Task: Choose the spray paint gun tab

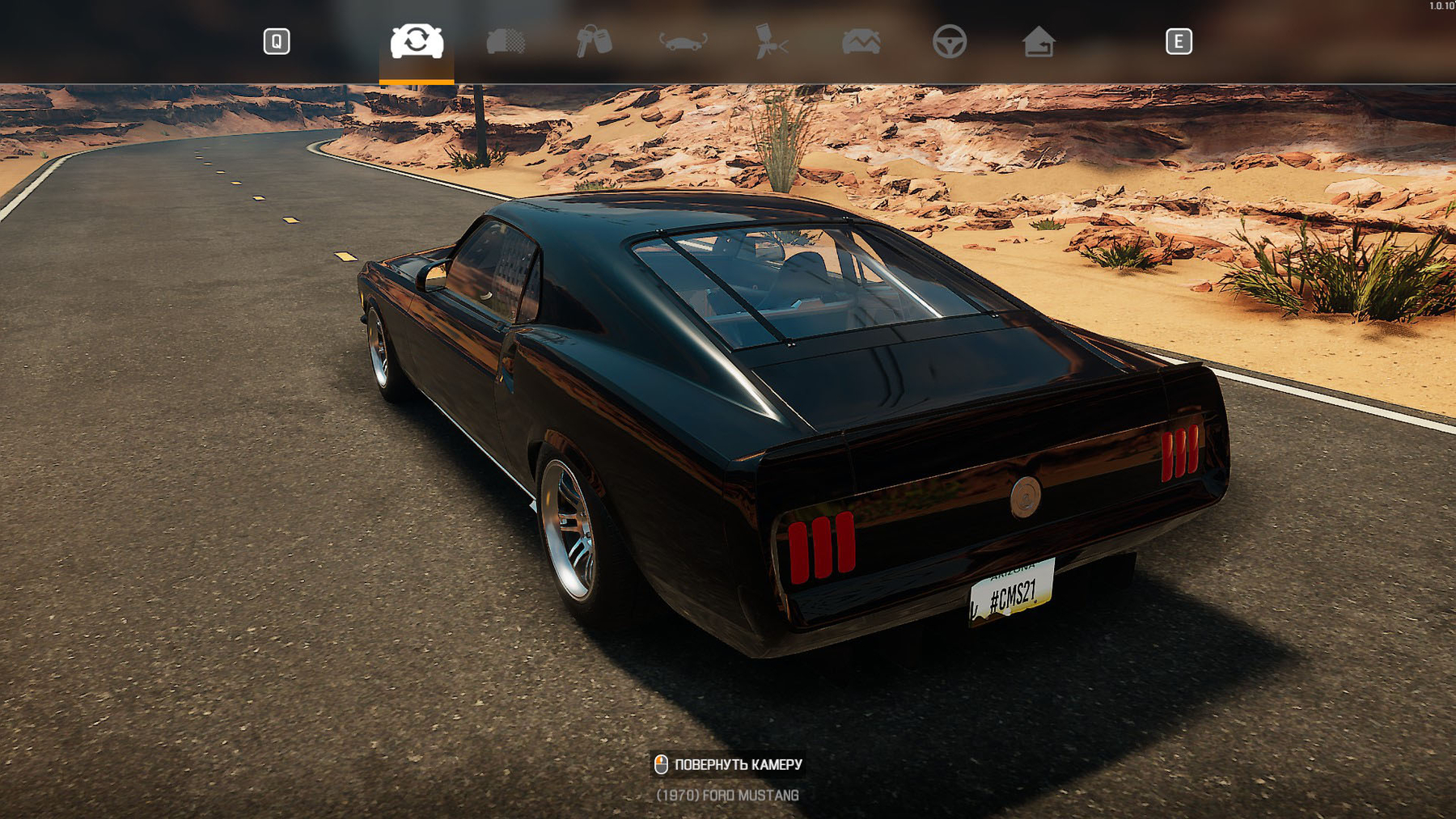Action: 771,41
